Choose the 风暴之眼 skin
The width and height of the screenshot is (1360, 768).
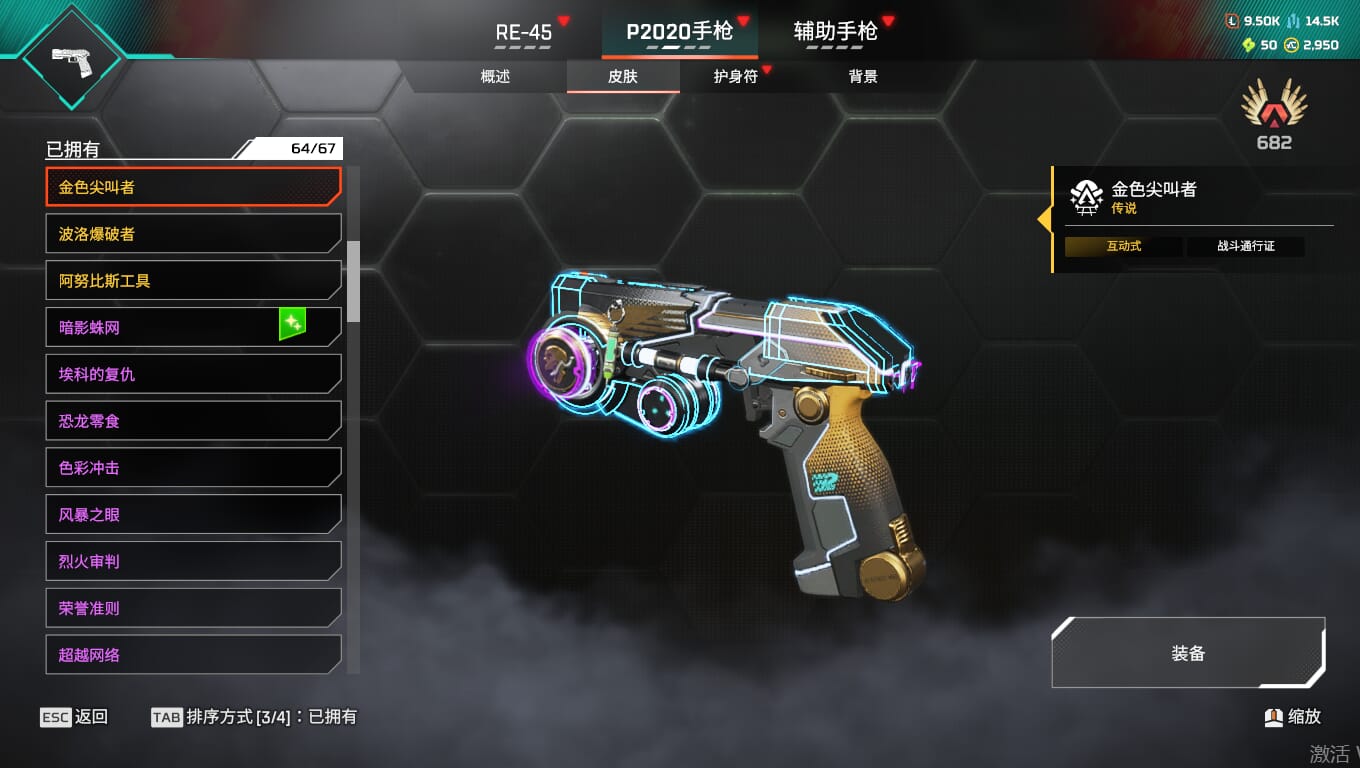pos(193,515)
